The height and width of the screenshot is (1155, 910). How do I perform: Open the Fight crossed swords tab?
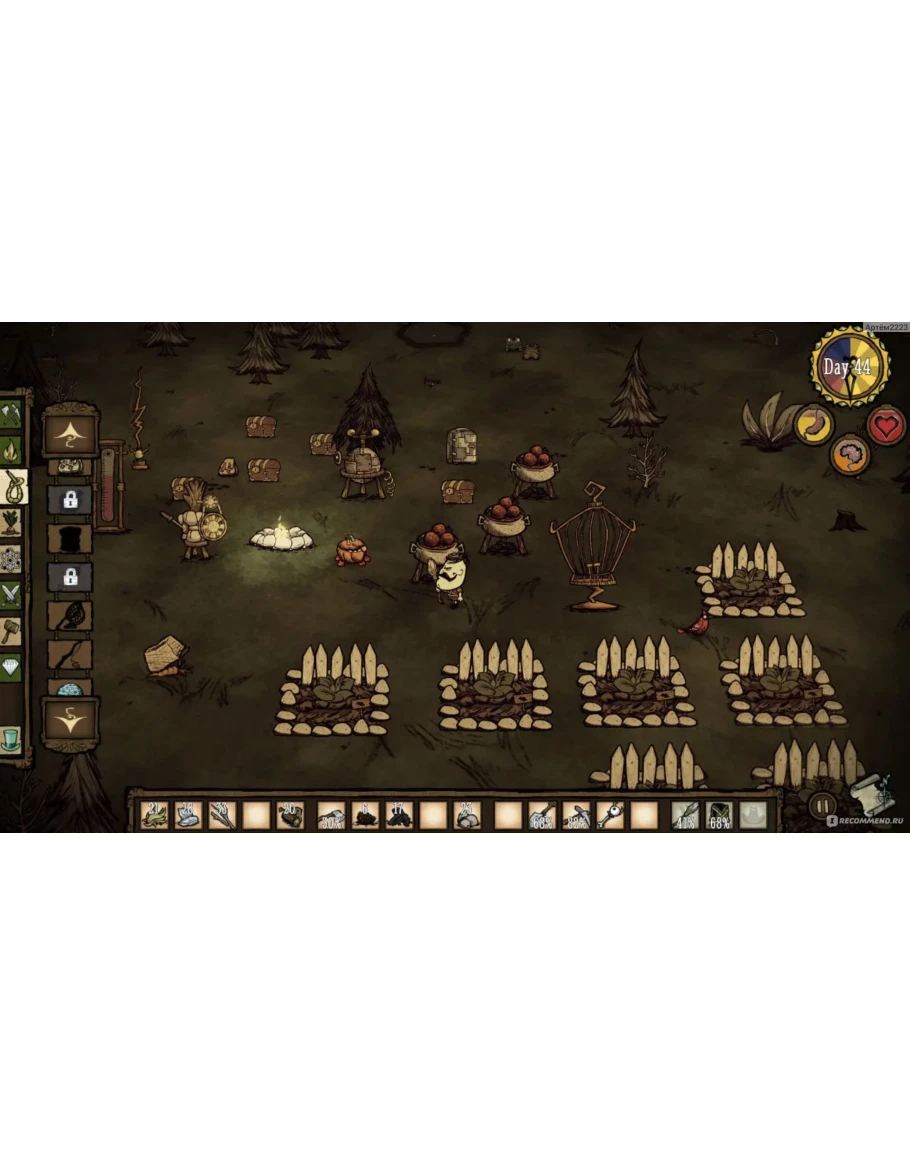click(11, 595)
